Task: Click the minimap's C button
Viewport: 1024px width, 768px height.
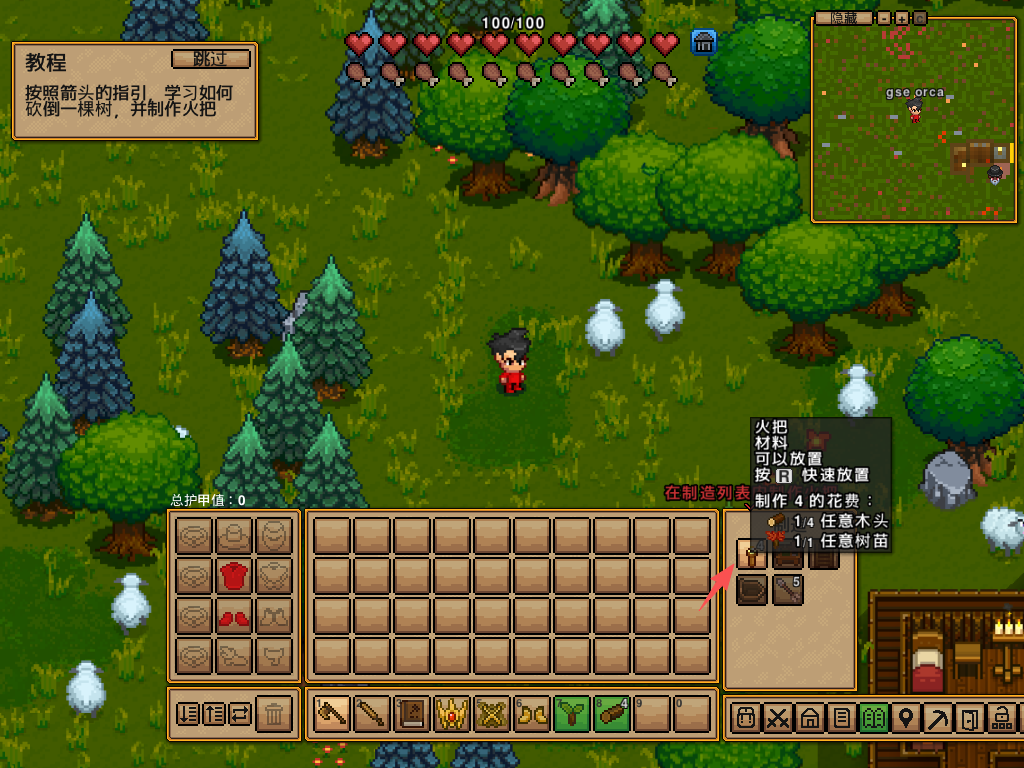Action: coord(919,18)
